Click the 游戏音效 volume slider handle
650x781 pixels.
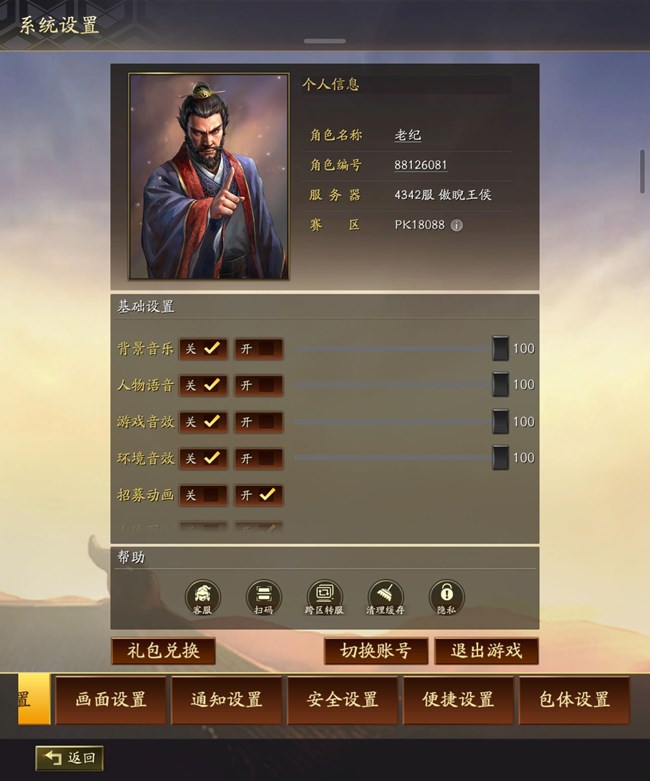pos(500,422)
